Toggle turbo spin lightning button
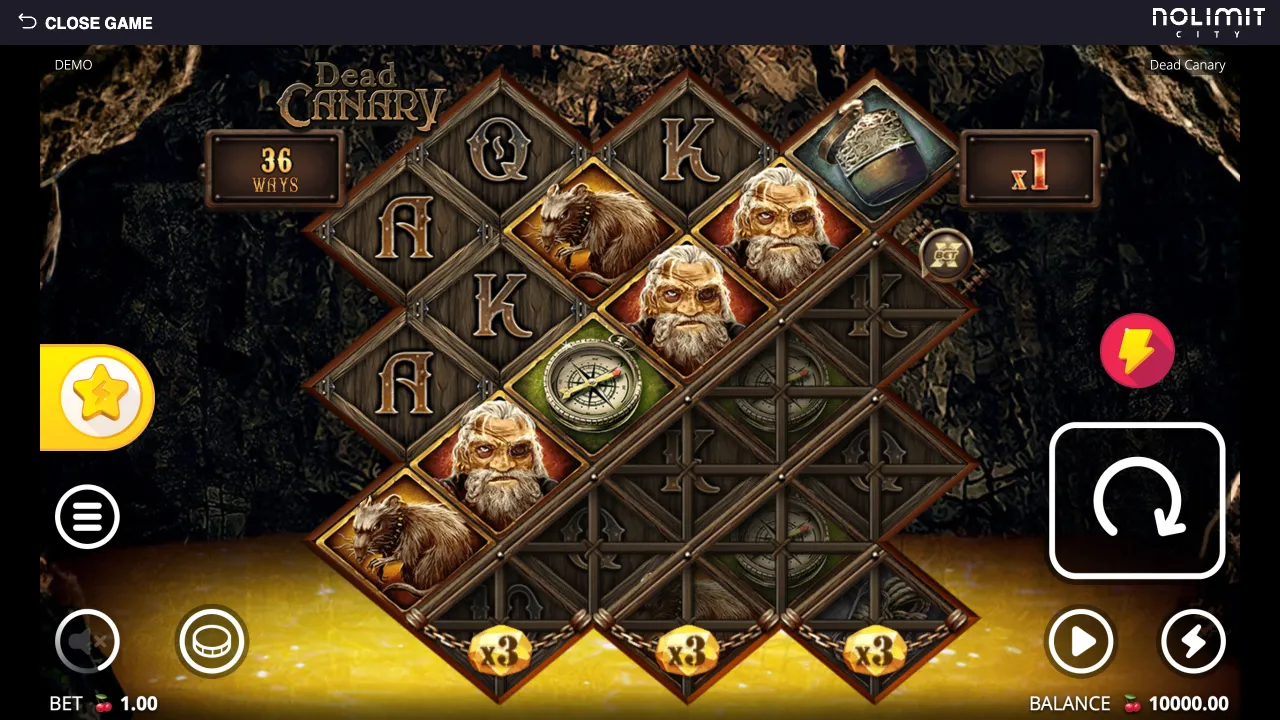Image resolution: width=1280 pixels, height=720 pixels. 1193,641
